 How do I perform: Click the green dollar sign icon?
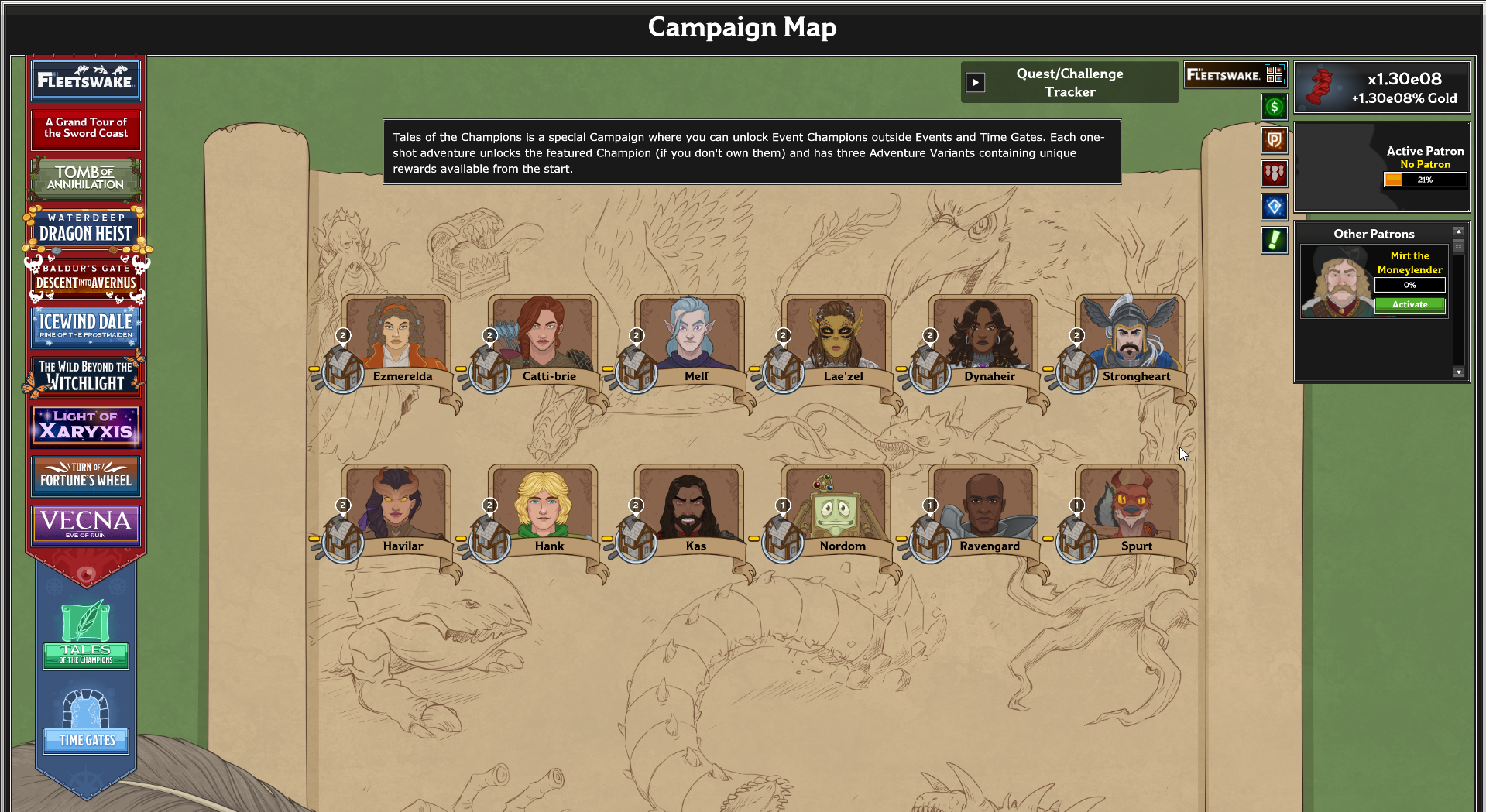(x=1274, y=108)
